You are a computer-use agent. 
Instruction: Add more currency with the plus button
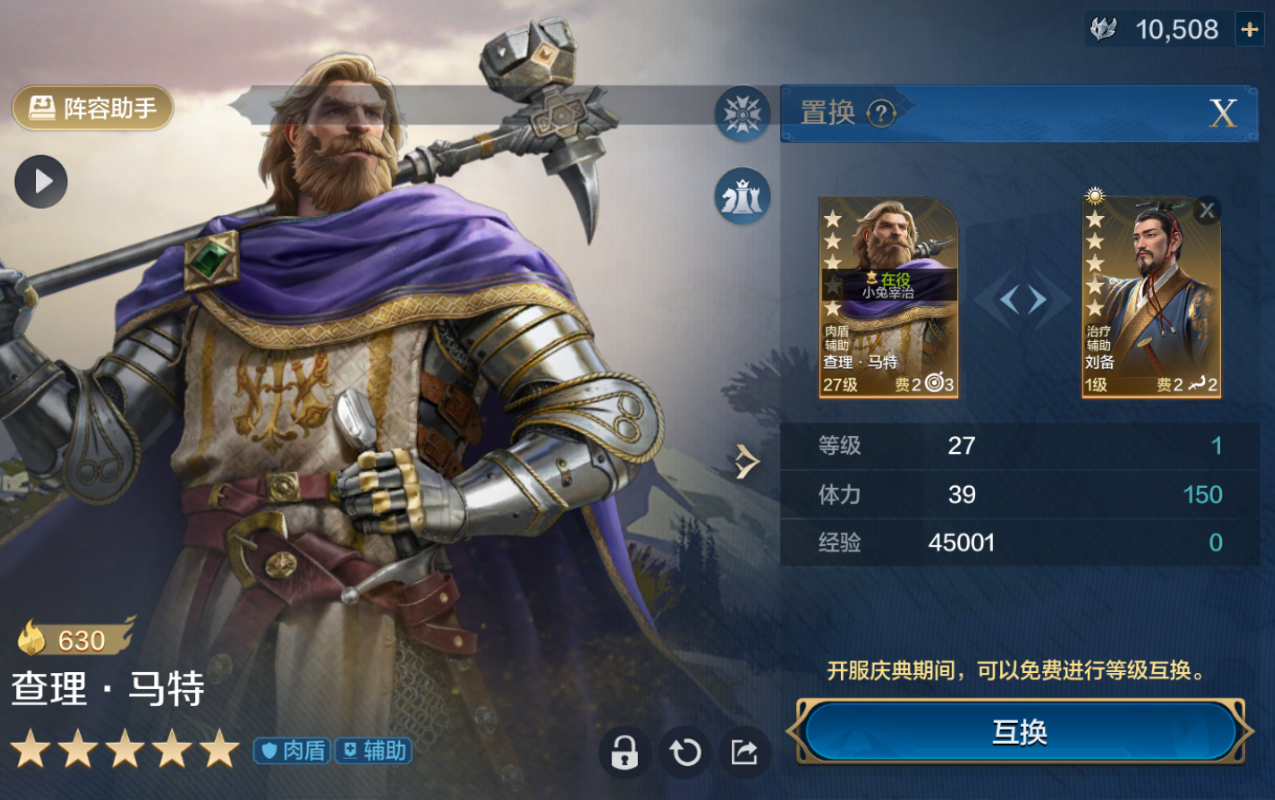click(x=1249, y=29)
